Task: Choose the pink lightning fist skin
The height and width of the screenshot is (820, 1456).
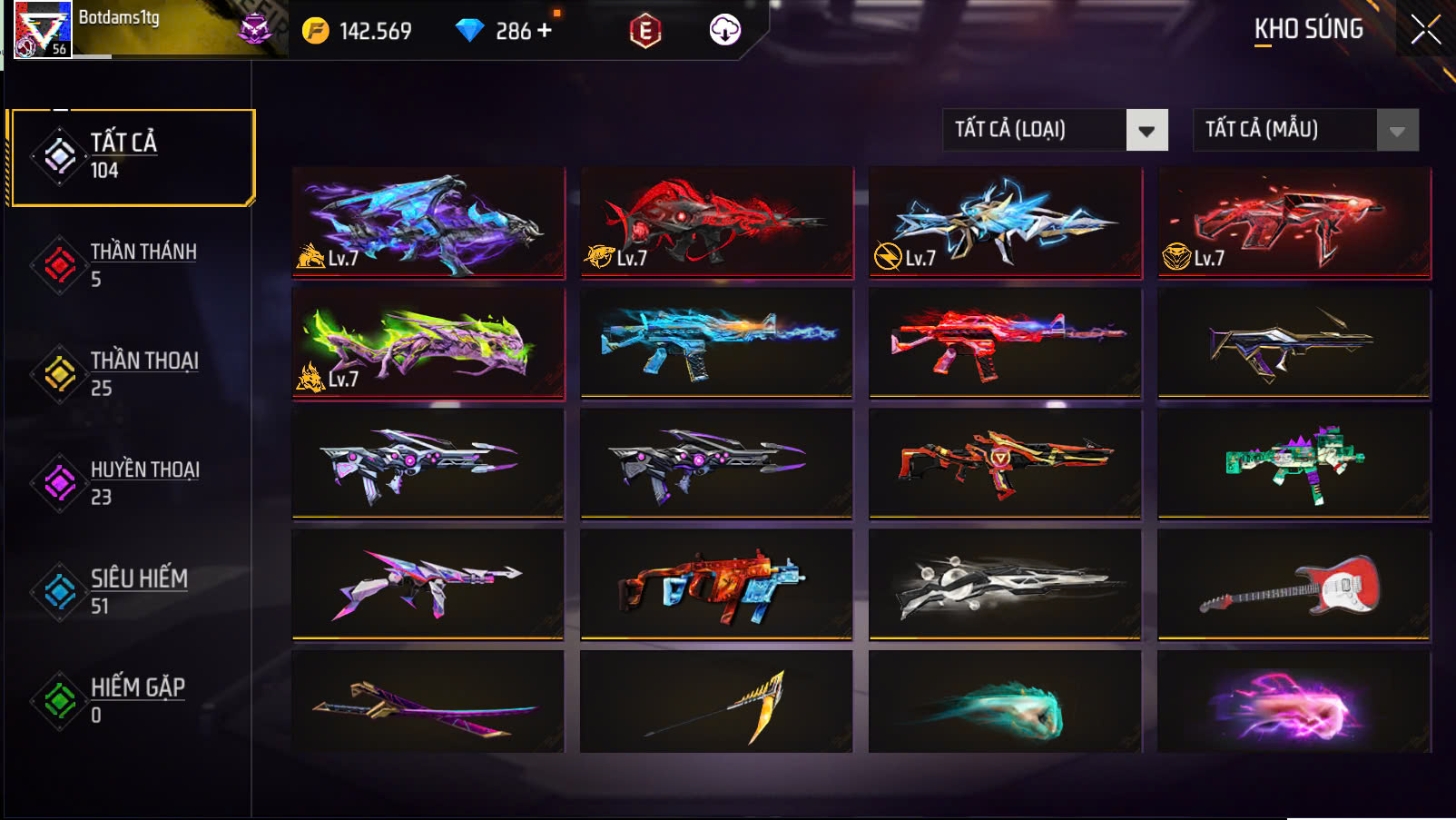Action: coord(1294,702)
